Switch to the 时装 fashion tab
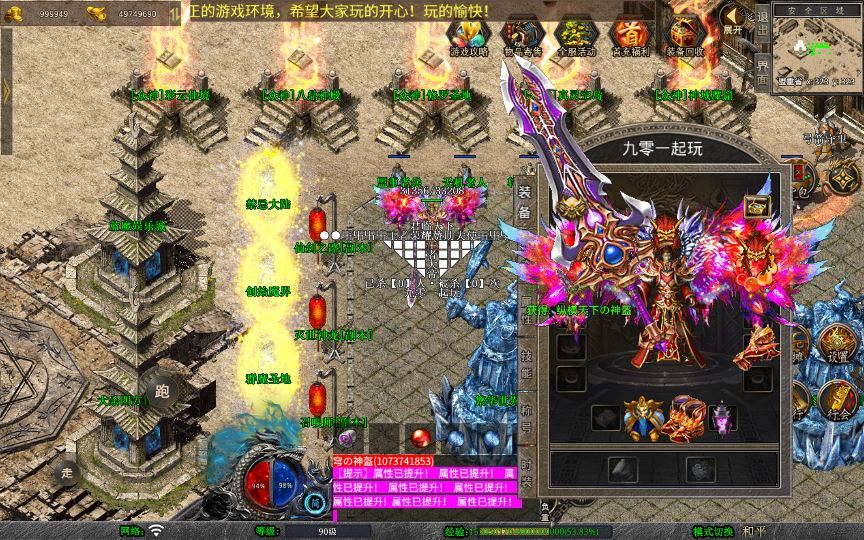 [x=527, y=474]
